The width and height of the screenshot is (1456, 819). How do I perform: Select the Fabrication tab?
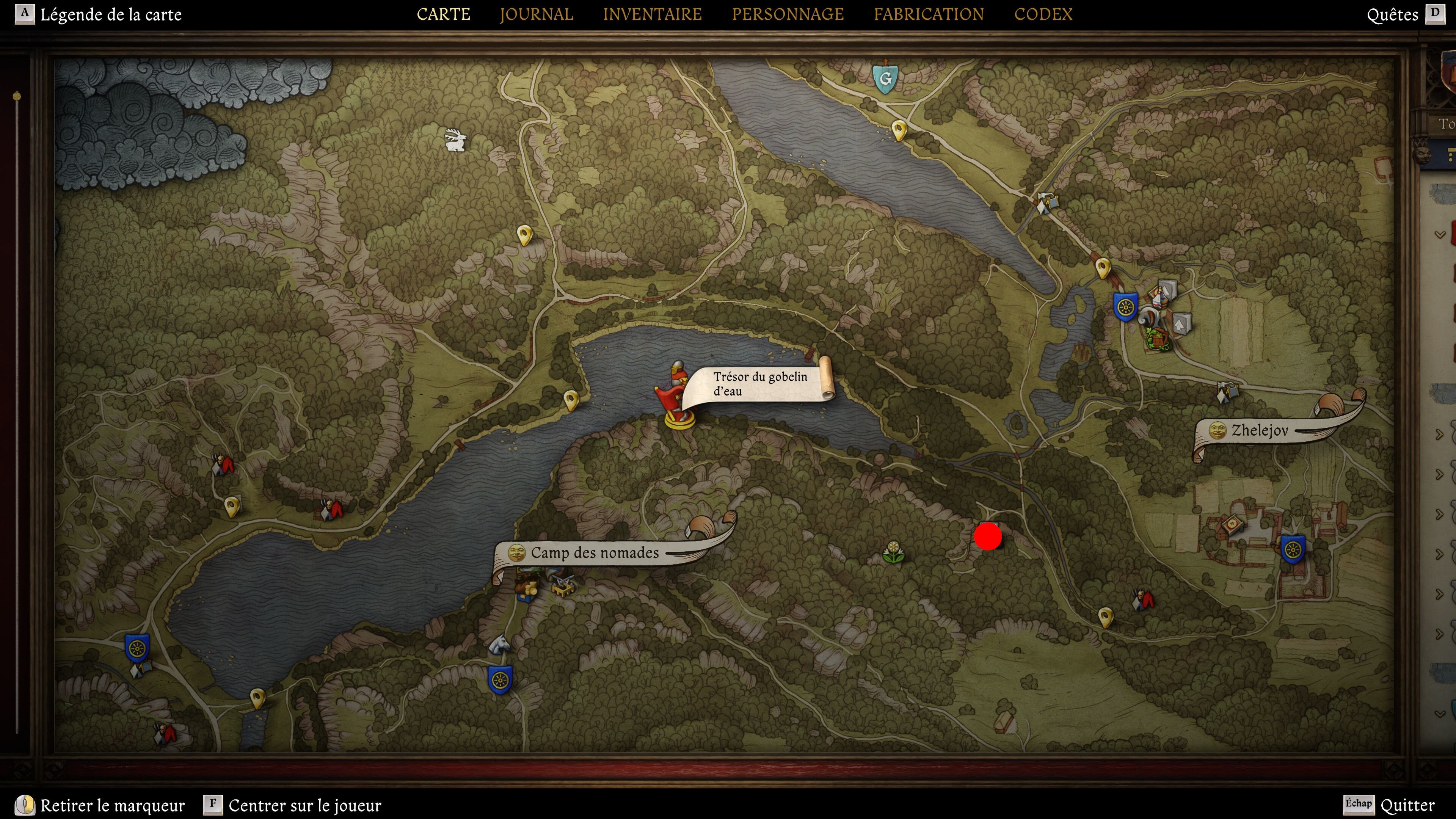coord(928,14)
